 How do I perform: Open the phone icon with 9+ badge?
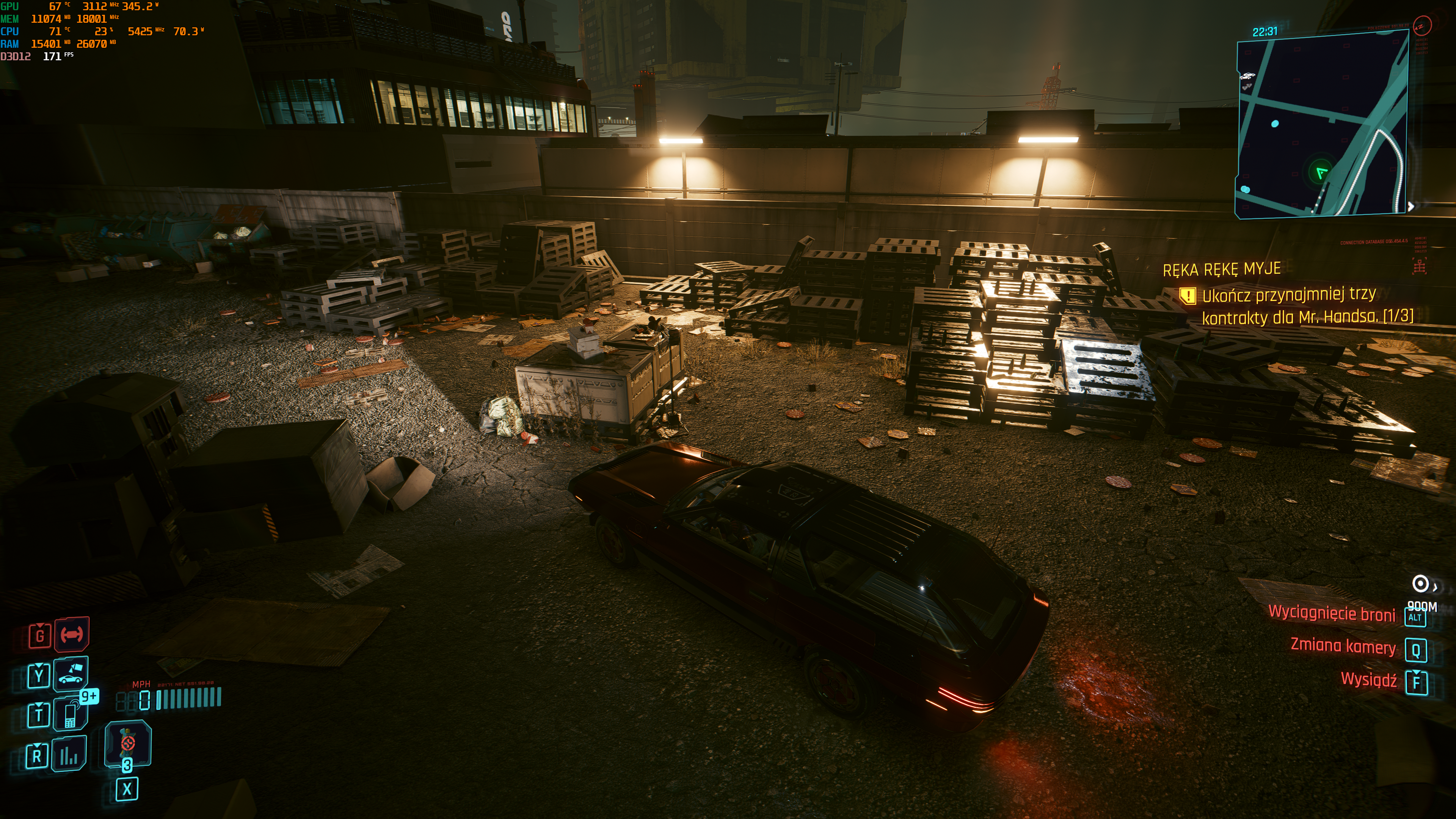71,714
